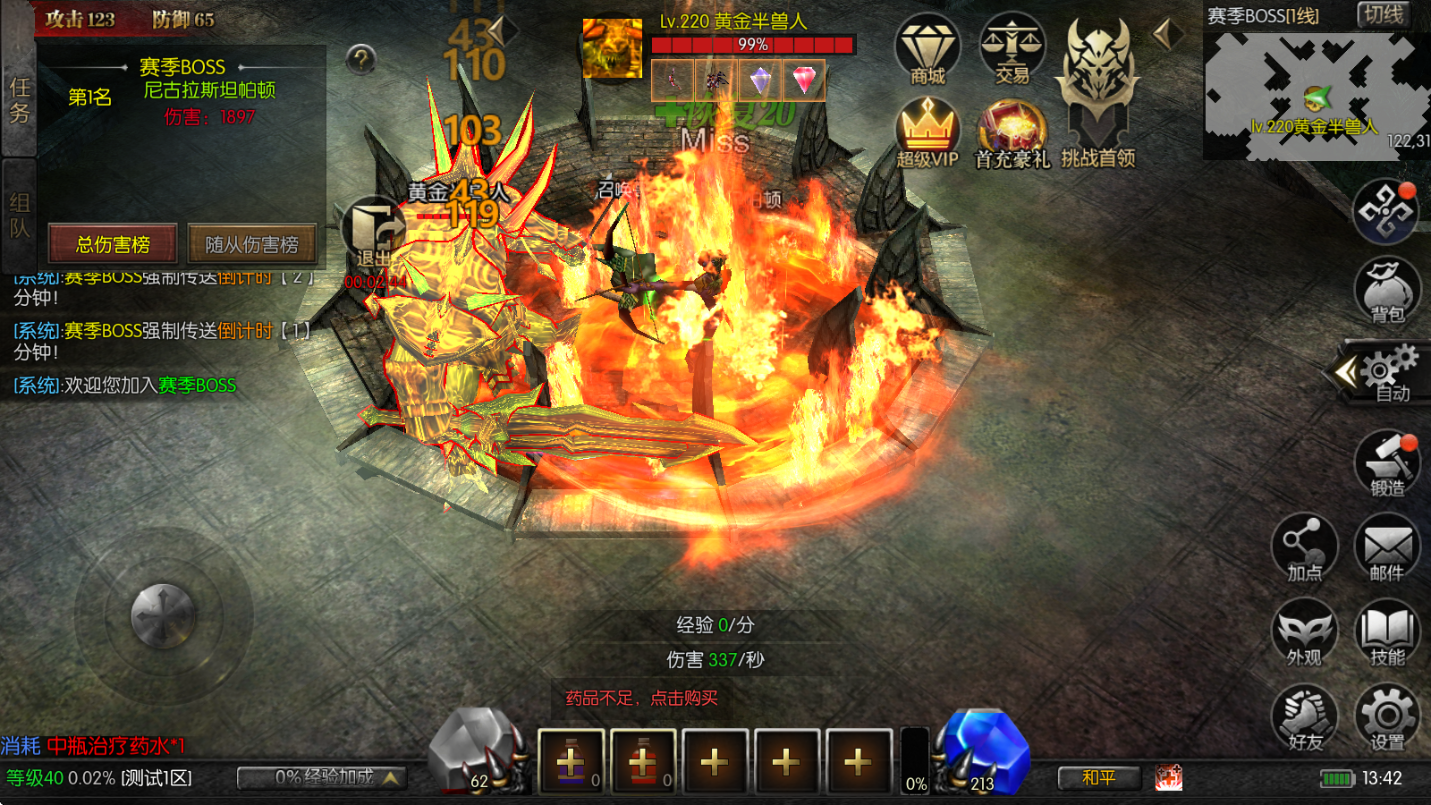This screenshot has width=1431, height=805.
Task: Switch to the 组队 team tab
Action: click(x=19, y=215)
